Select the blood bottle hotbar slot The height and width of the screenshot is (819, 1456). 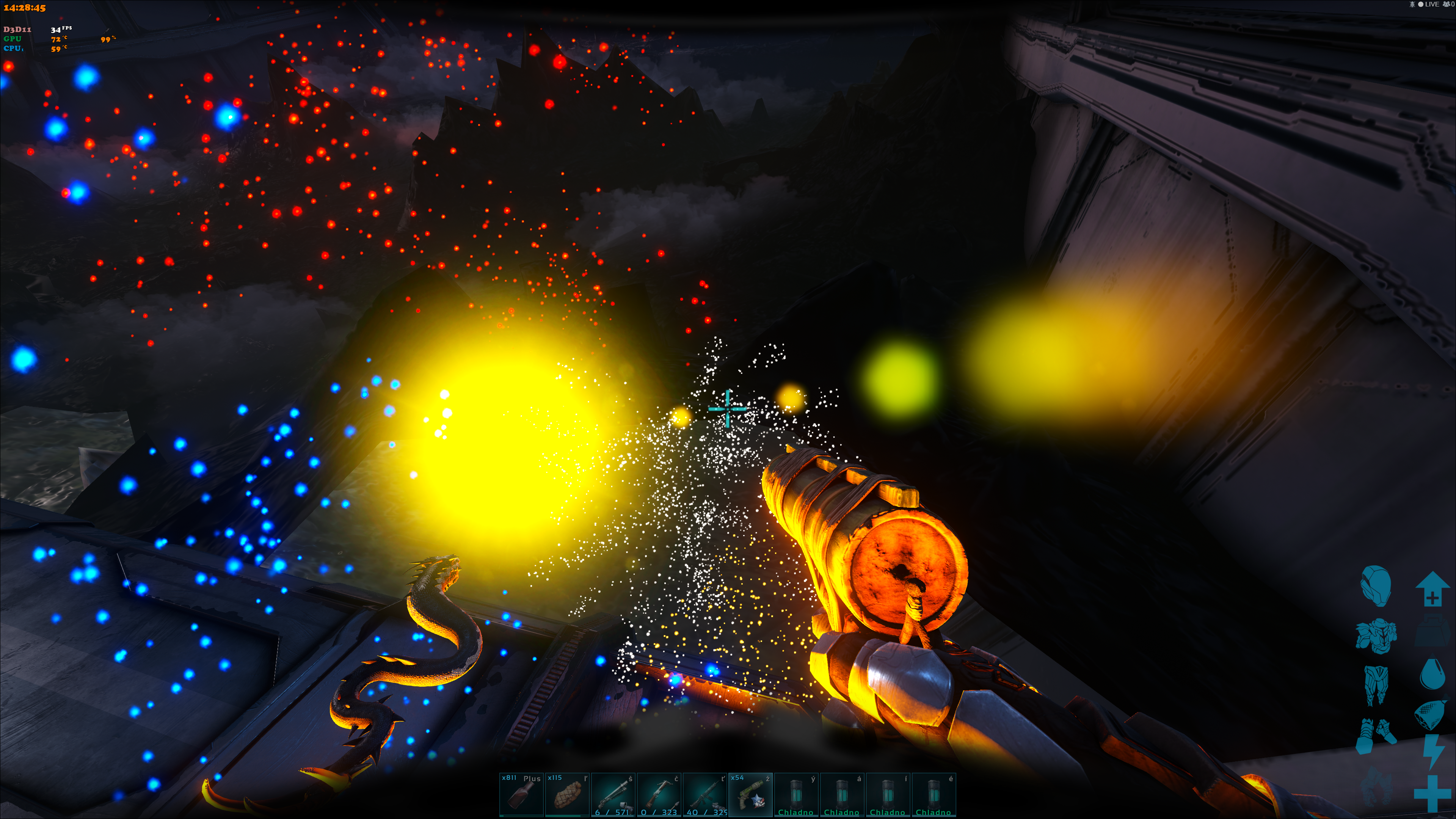521,794
